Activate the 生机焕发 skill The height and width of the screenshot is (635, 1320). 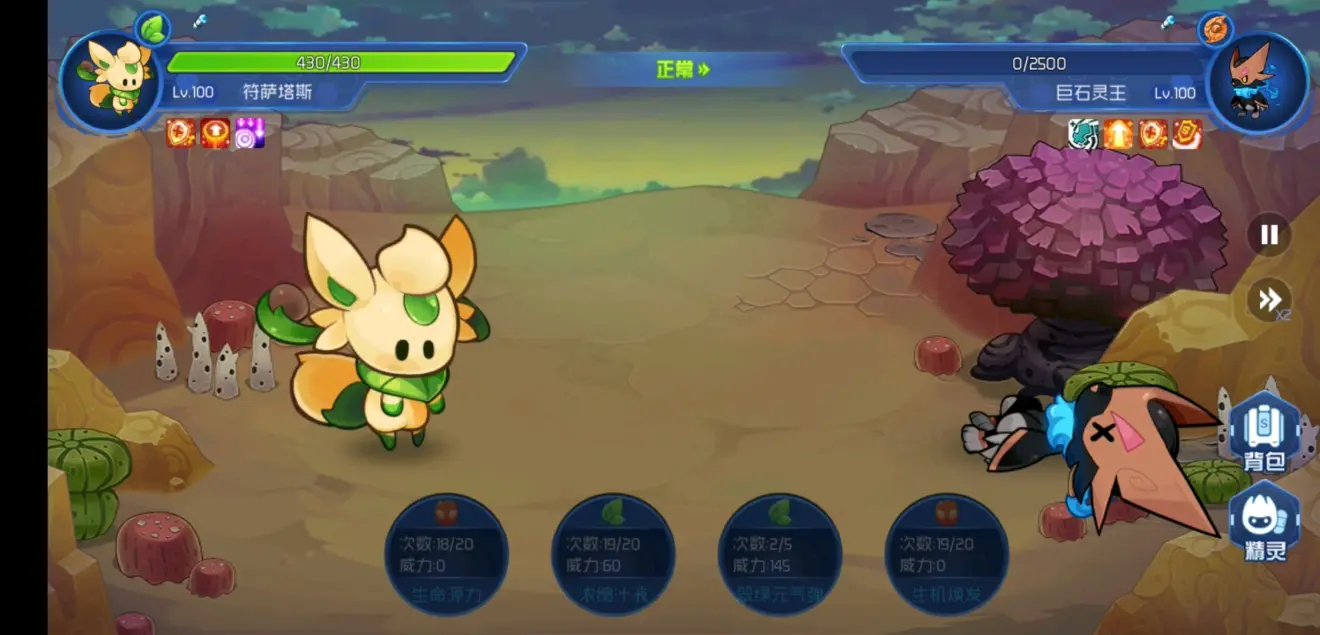pos(946,555)
